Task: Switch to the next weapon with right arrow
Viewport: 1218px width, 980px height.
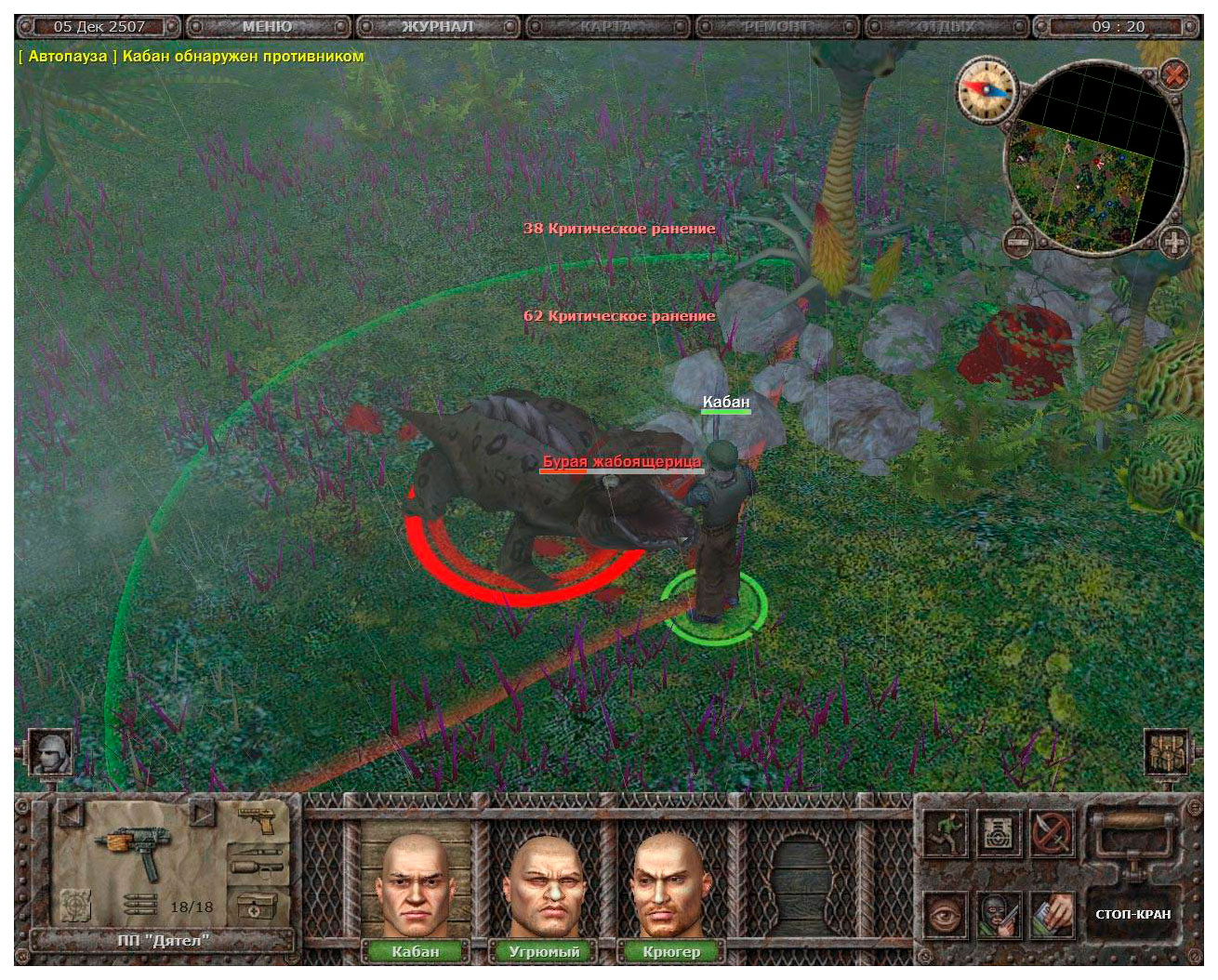Action: (202, 814)
